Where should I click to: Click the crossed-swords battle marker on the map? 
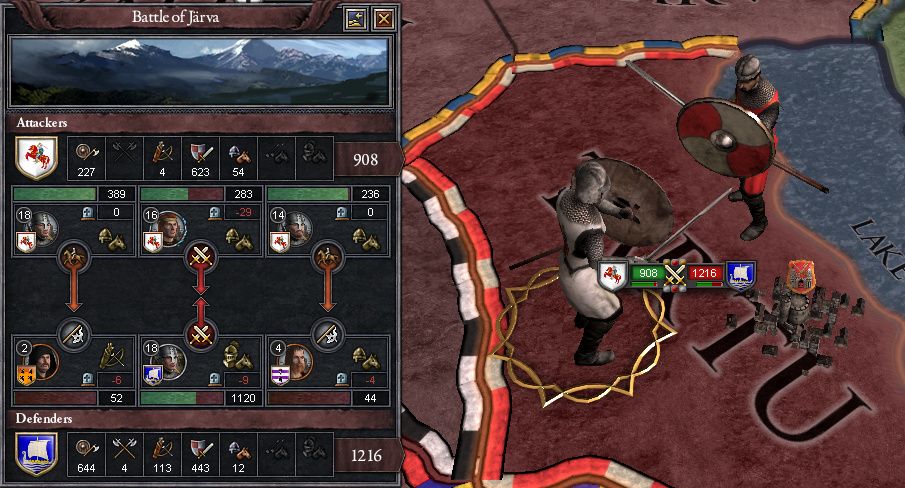tap(676, 272)
